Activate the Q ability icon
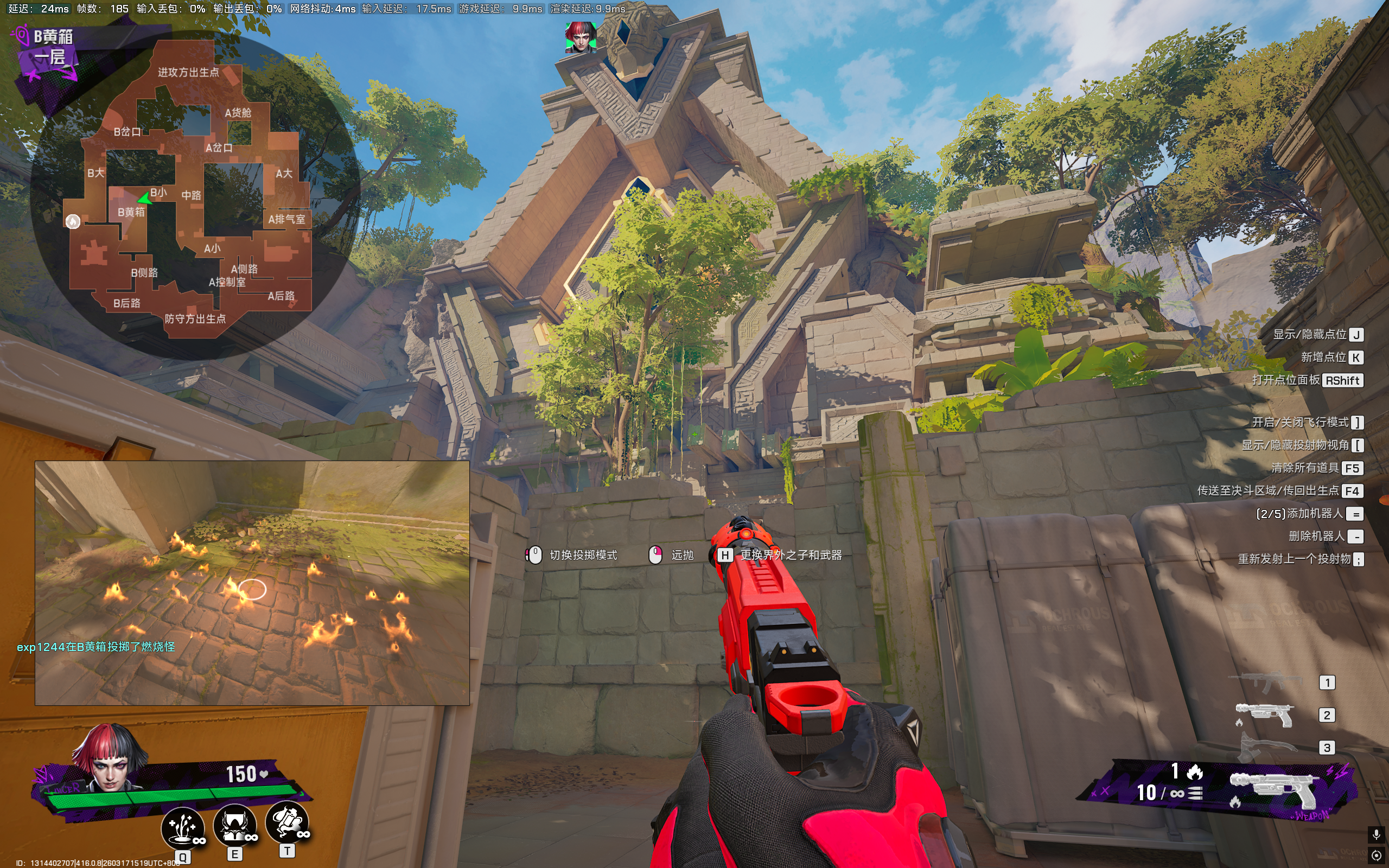 183,828
